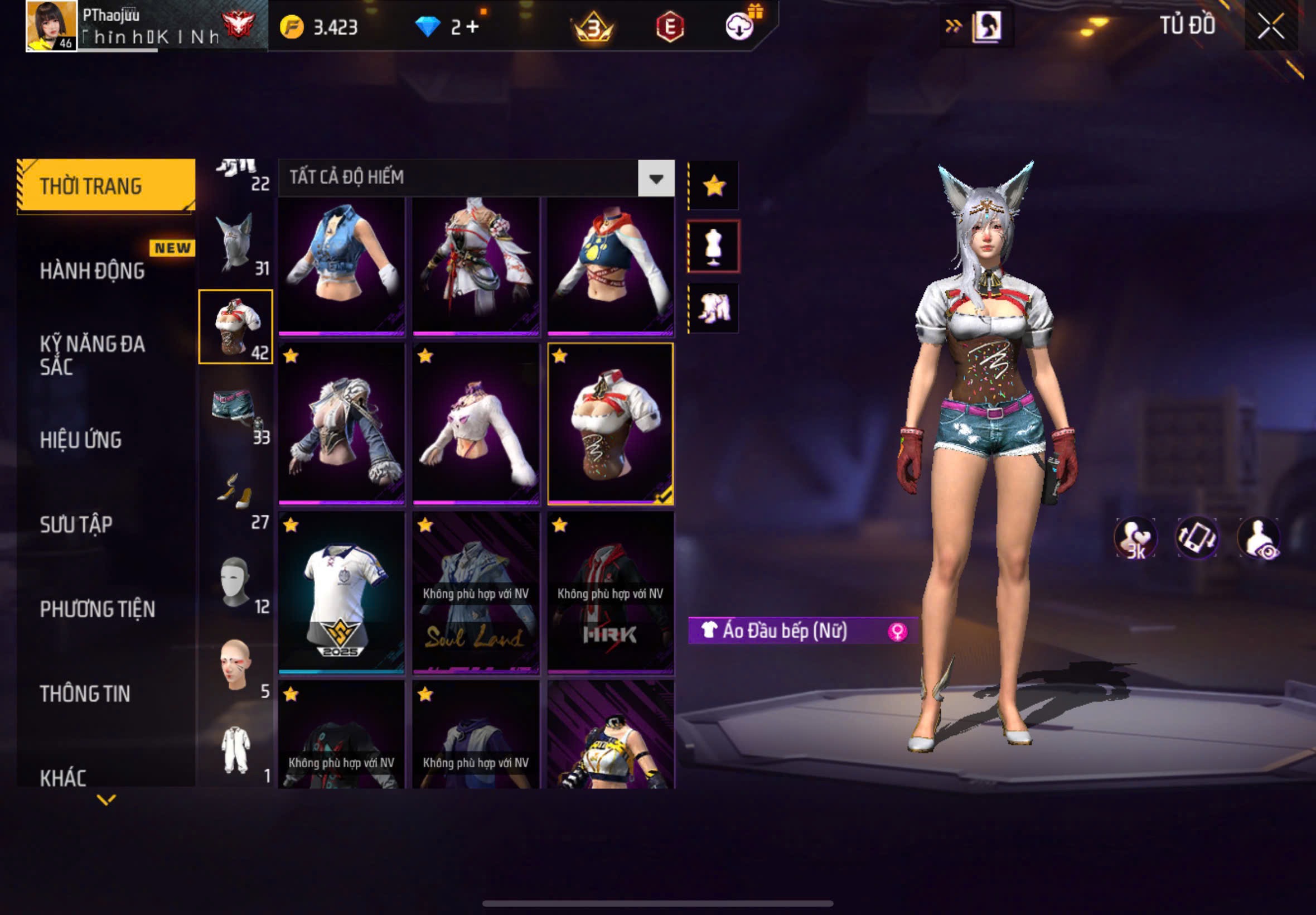Toggle the character view eye icon
This screenshot has height=915, width=1316.
(x=1259, y=538)
